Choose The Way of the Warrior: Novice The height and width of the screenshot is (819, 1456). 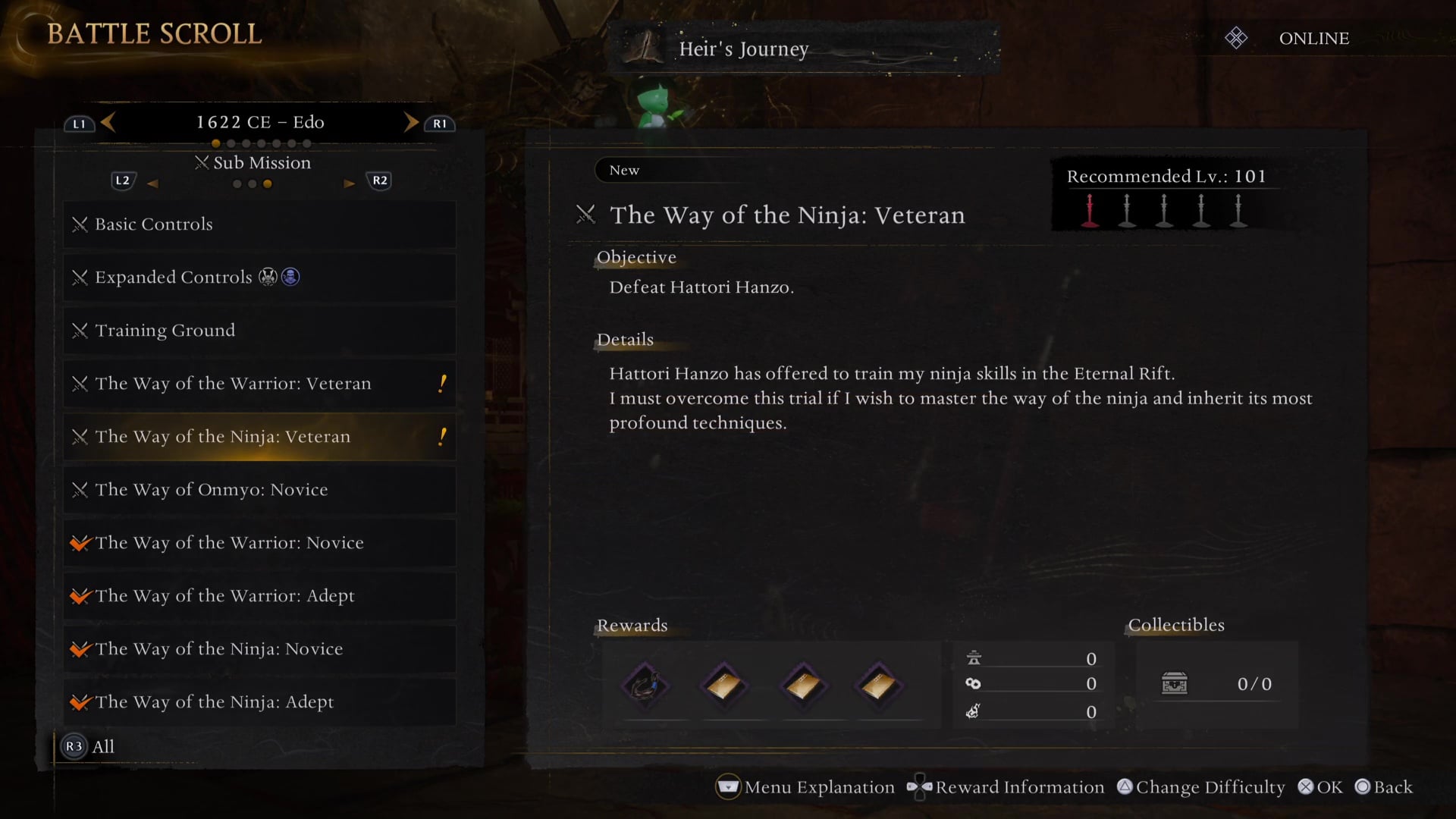click(x=259, y=543)
